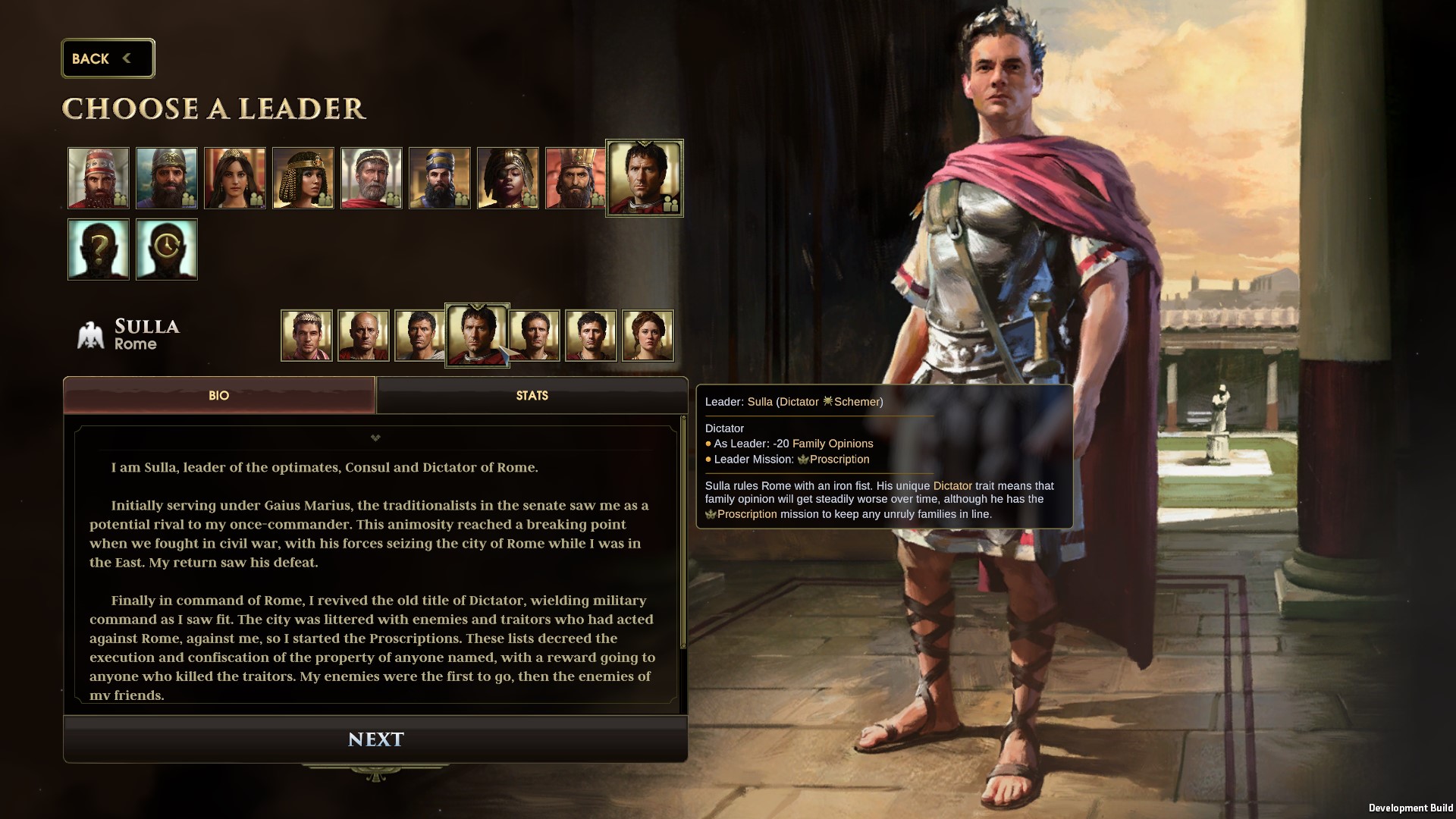
Task: Pick the bald Roman leader portrait
Action: [x=363, y=335]
